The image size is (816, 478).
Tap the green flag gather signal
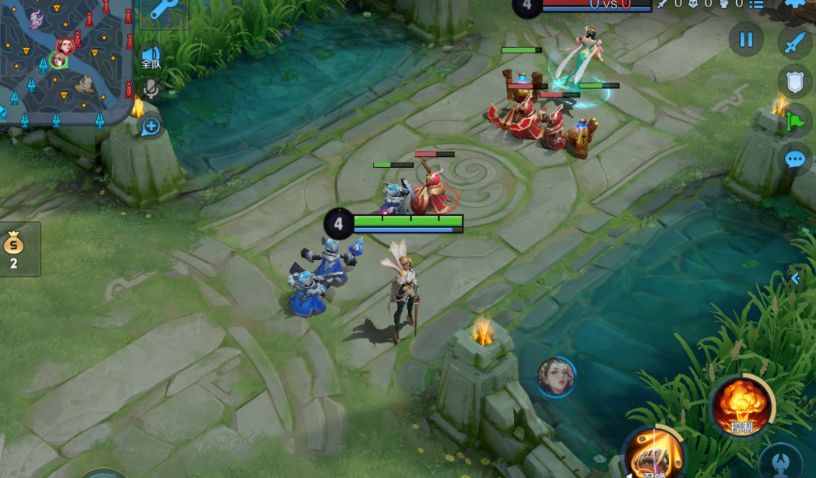(795, 121)
